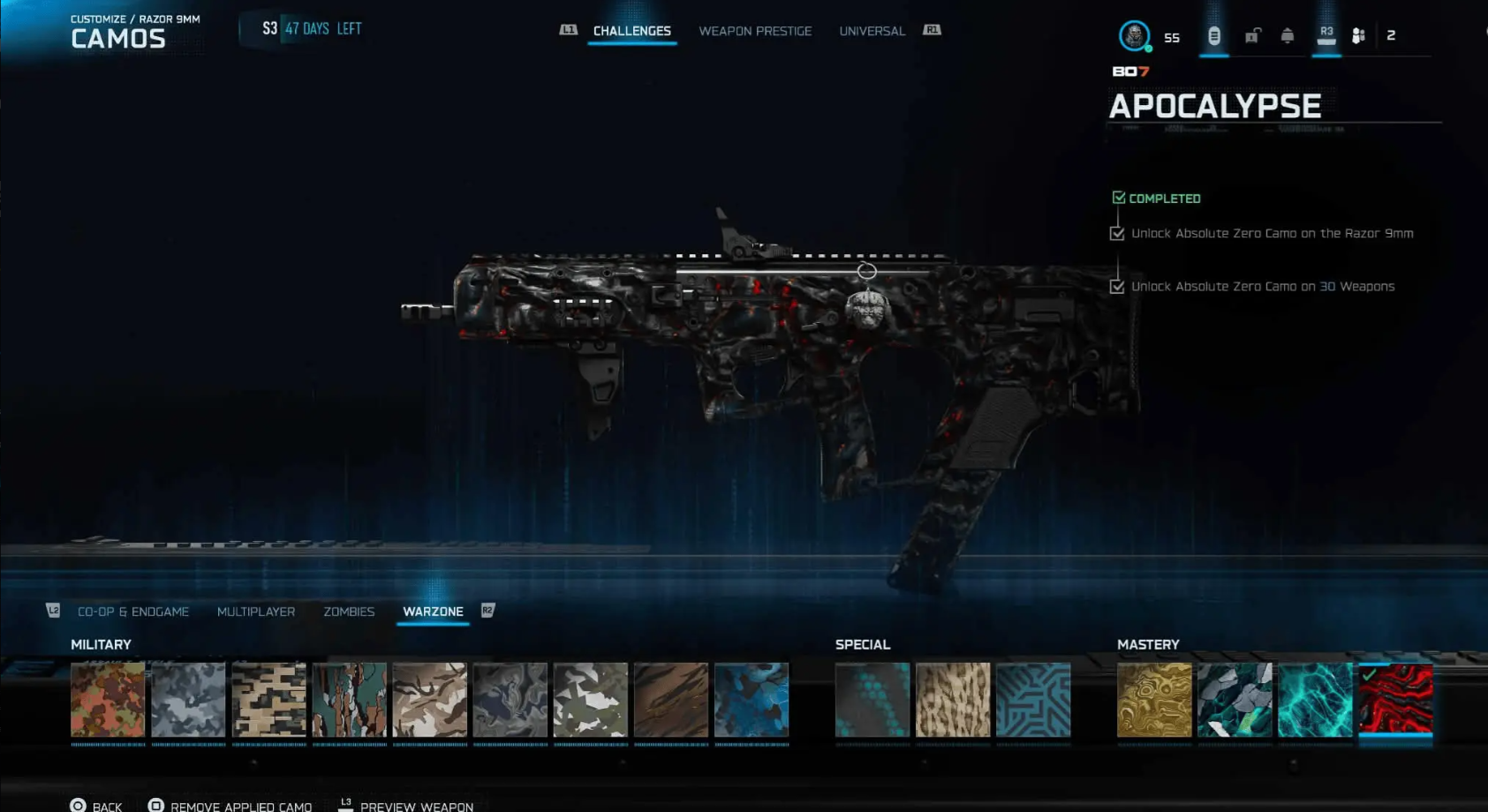Screen dimensions: 1488x812
Task: Open the Weapon Prestige tab
Action: [x=755, y=31]
